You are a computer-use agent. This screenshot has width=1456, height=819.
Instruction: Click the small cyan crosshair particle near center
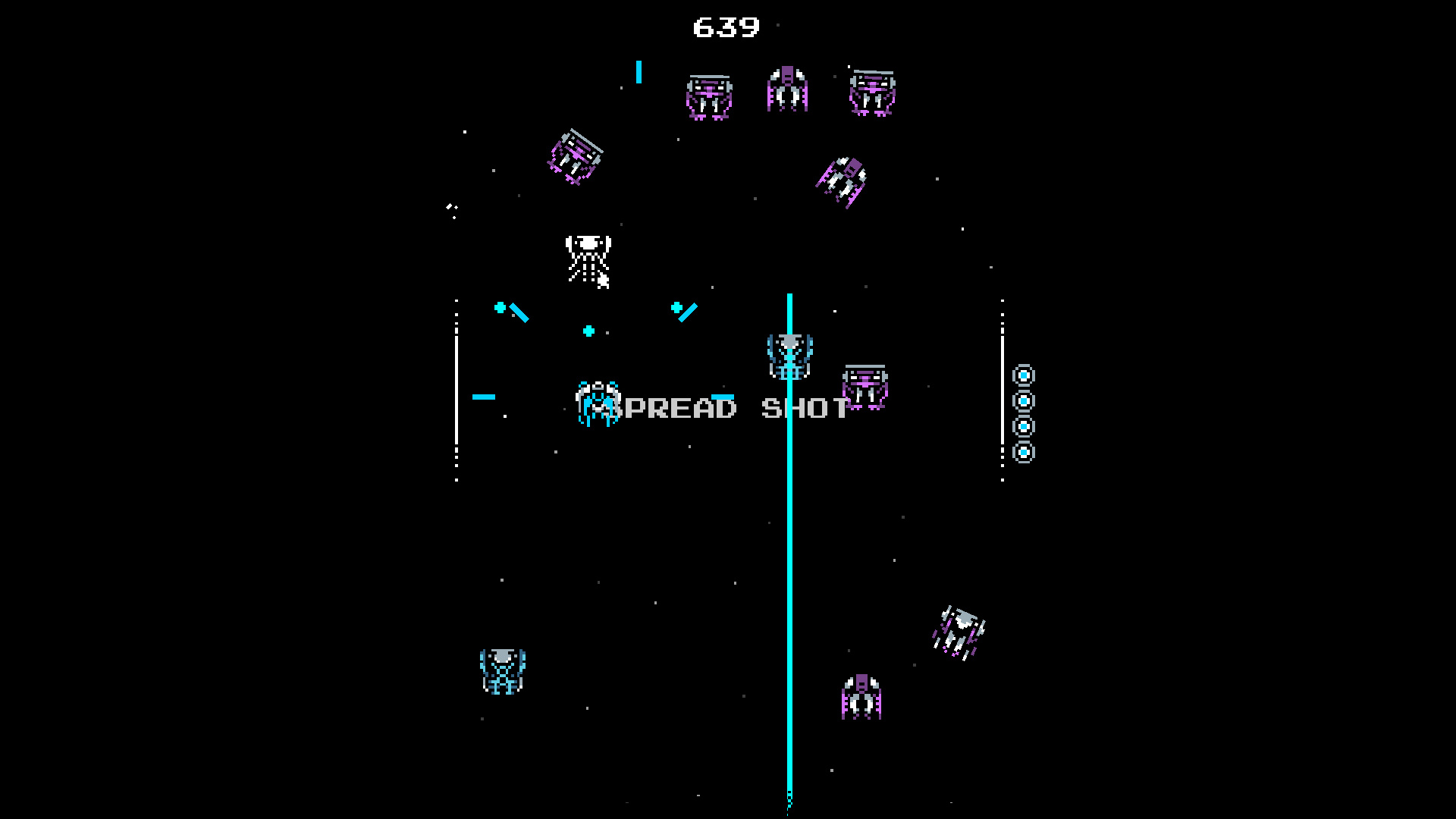588,331
